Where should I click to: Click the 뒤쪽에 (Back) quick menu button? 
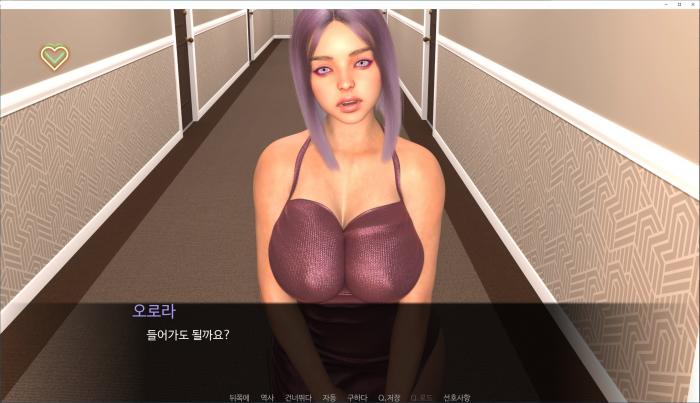click(237, 397)
